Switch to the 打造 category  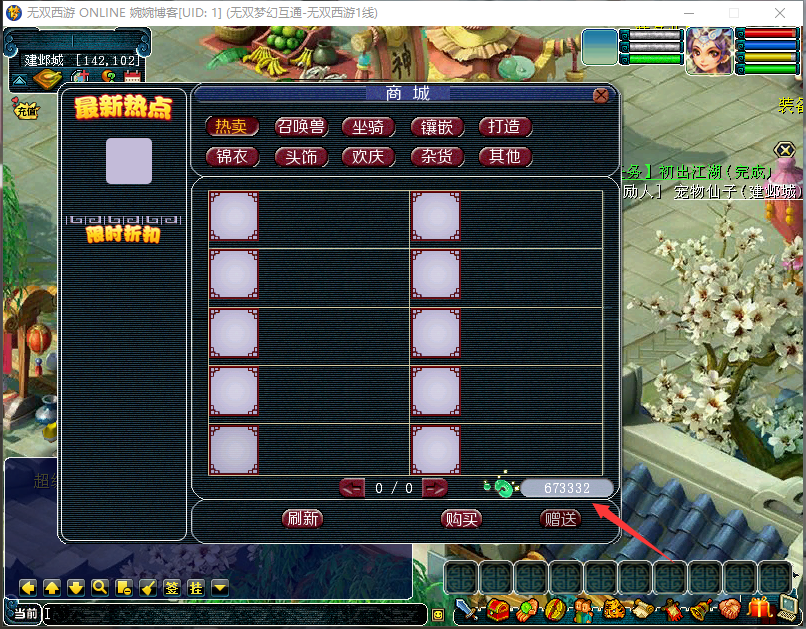(x=505, y=127)
